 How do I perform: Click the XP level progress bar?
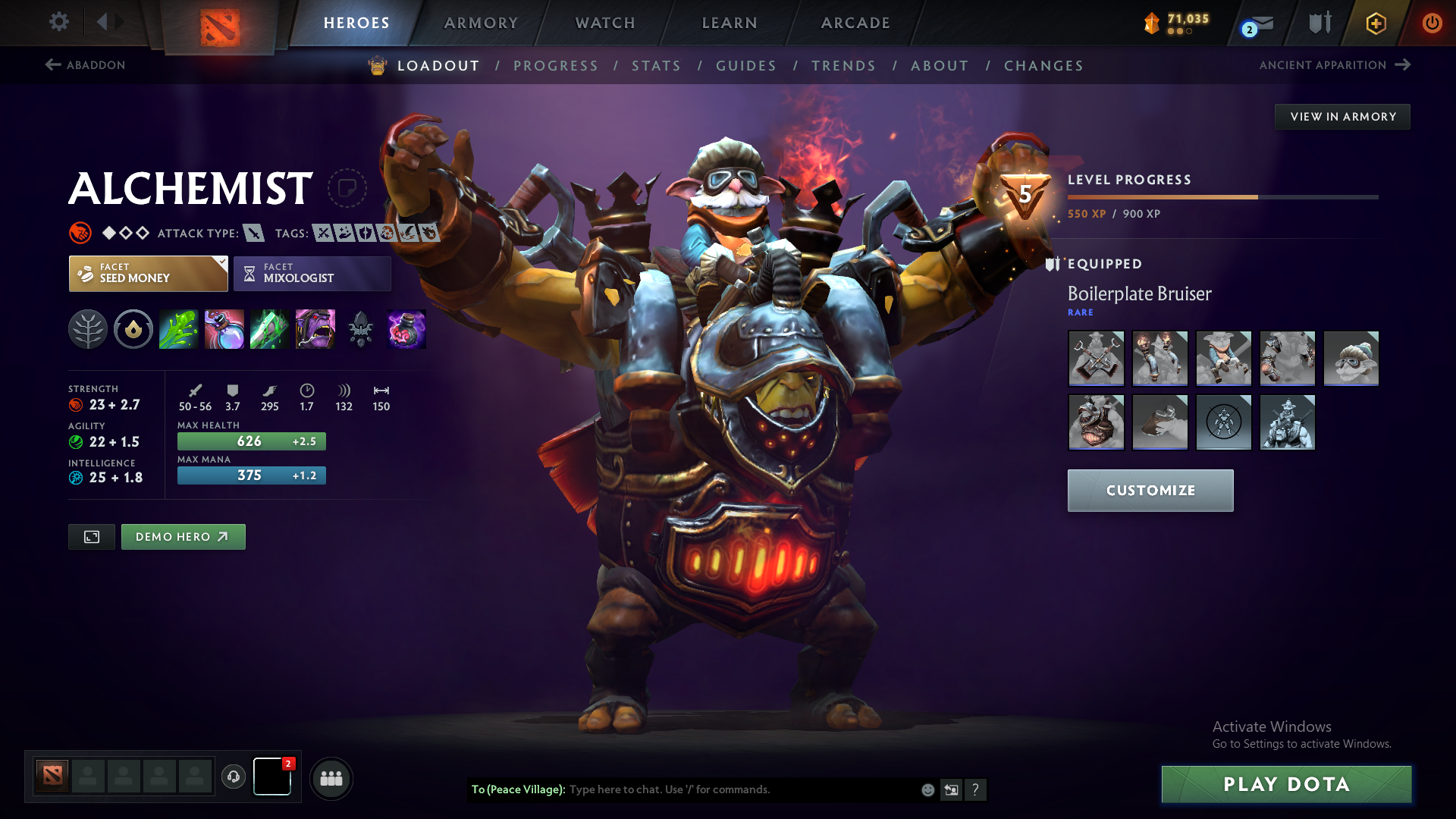click(x=1221, y=196)
